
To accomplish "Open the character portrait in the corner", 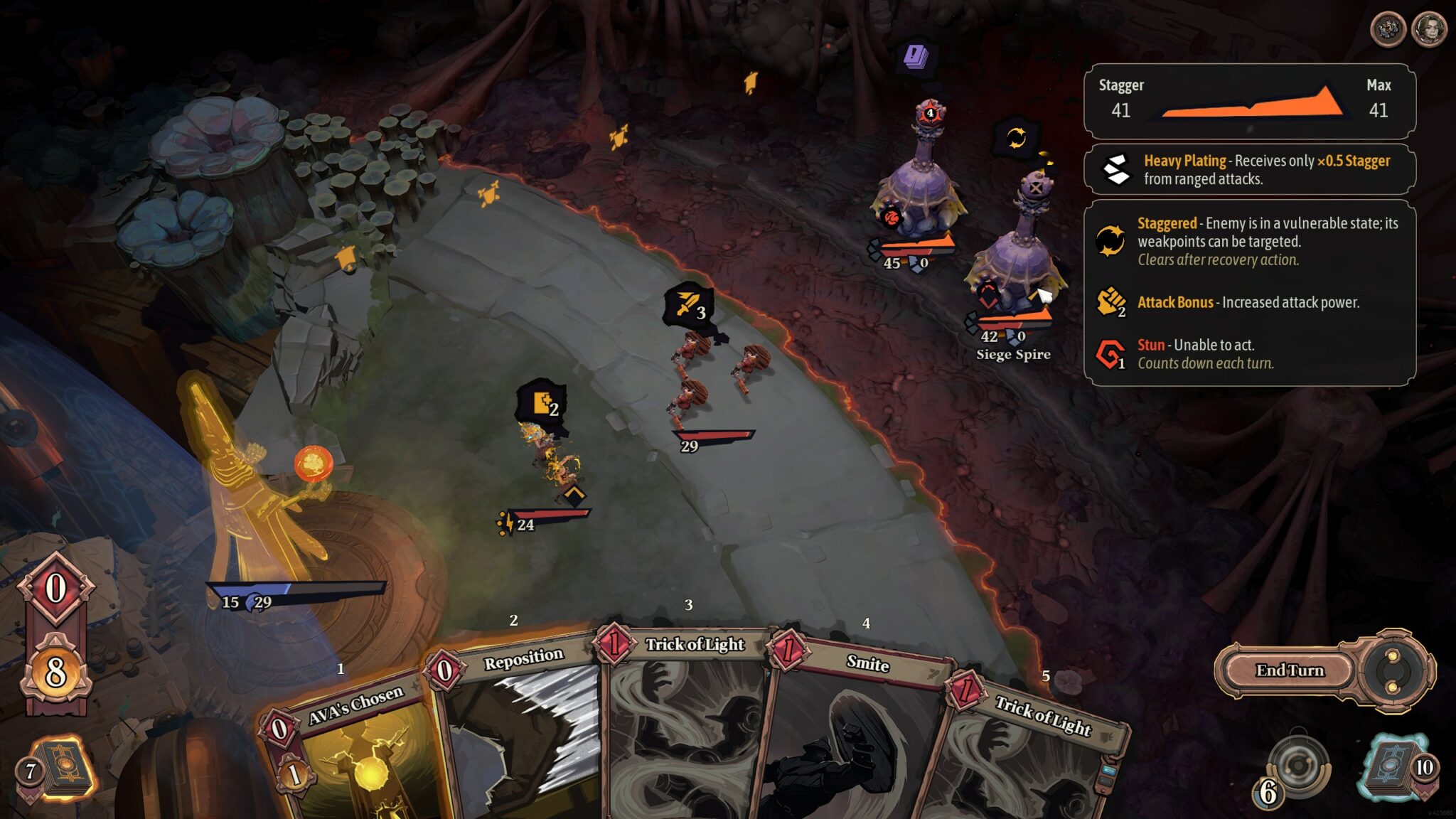I will click(x=1428, y=30).
